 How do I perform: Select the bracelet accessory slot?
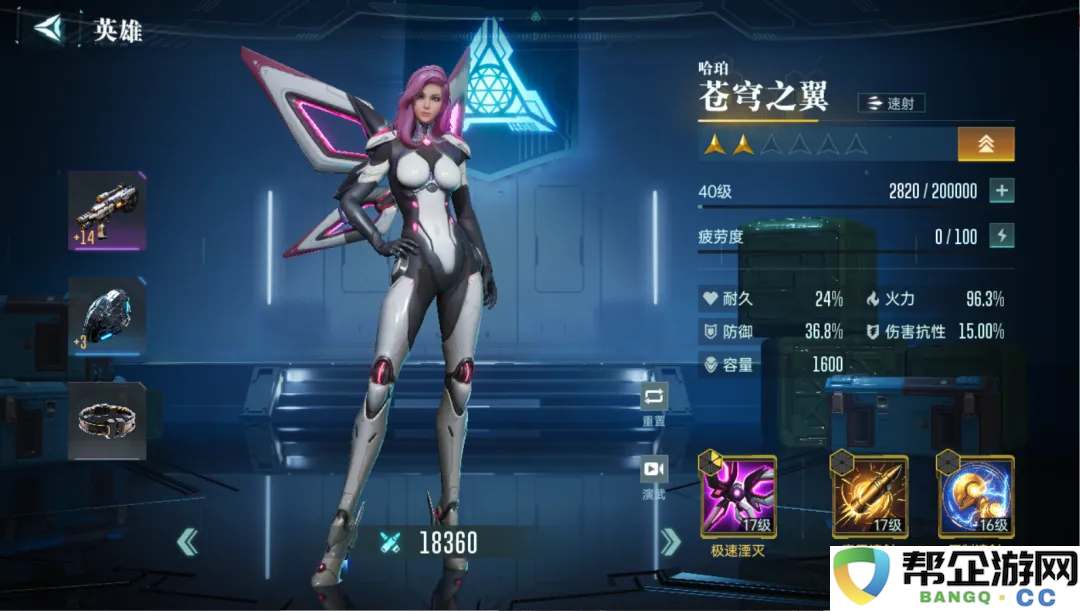coord(107,421)
